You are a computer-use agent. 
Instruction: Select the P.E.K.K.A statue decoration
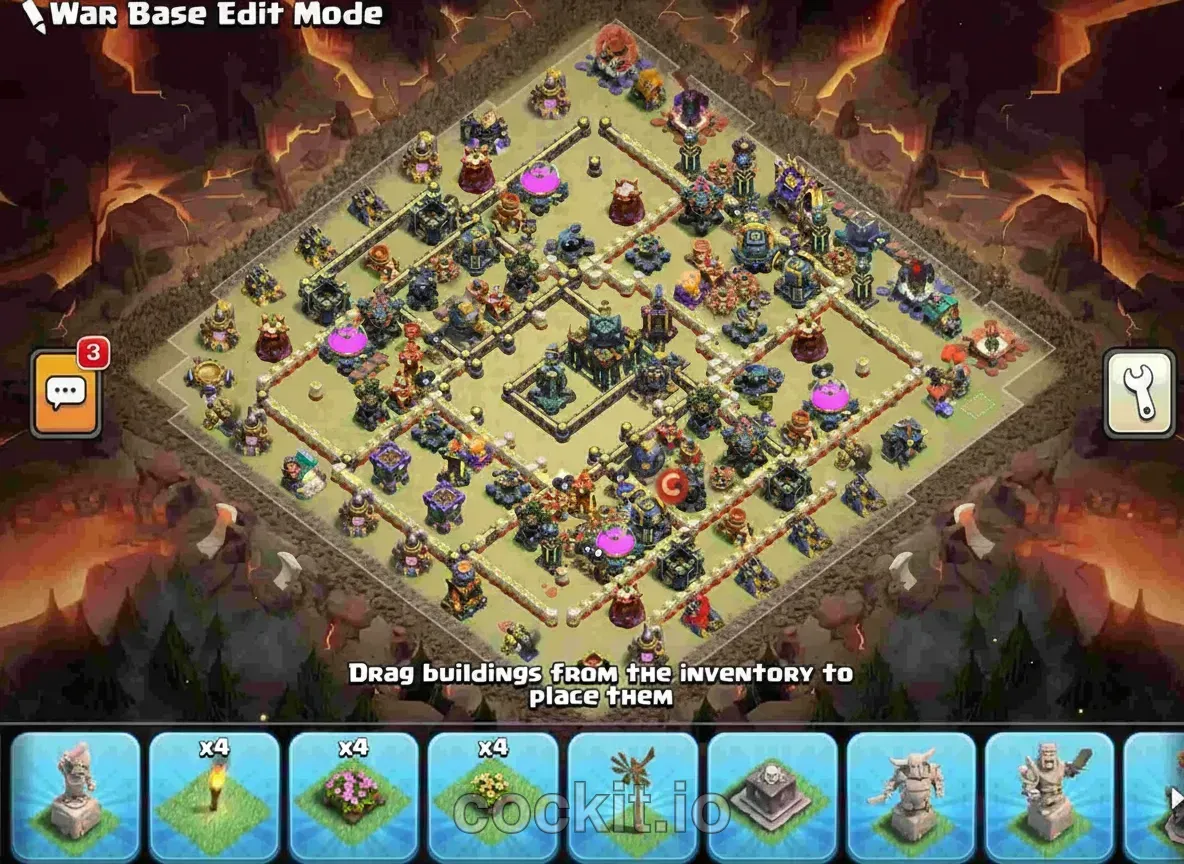[910, 797]
